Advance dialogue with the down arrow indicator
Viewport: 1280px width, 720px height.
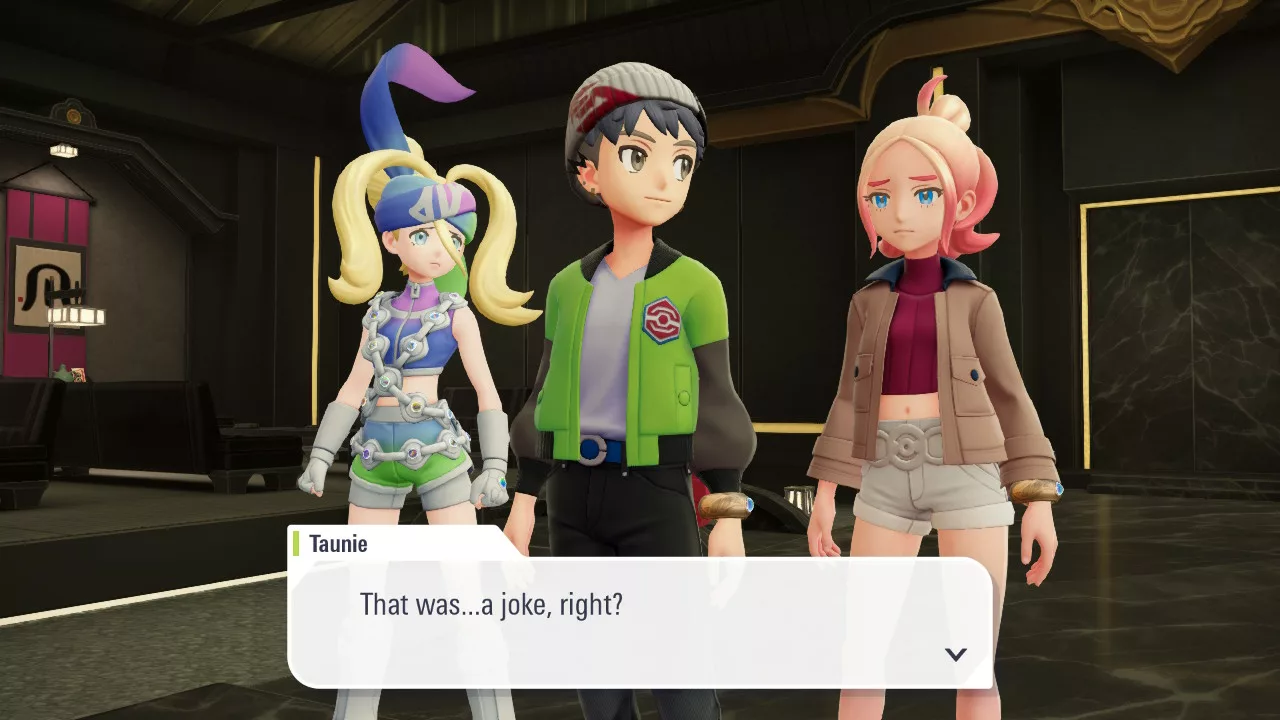tap(956, 654)
